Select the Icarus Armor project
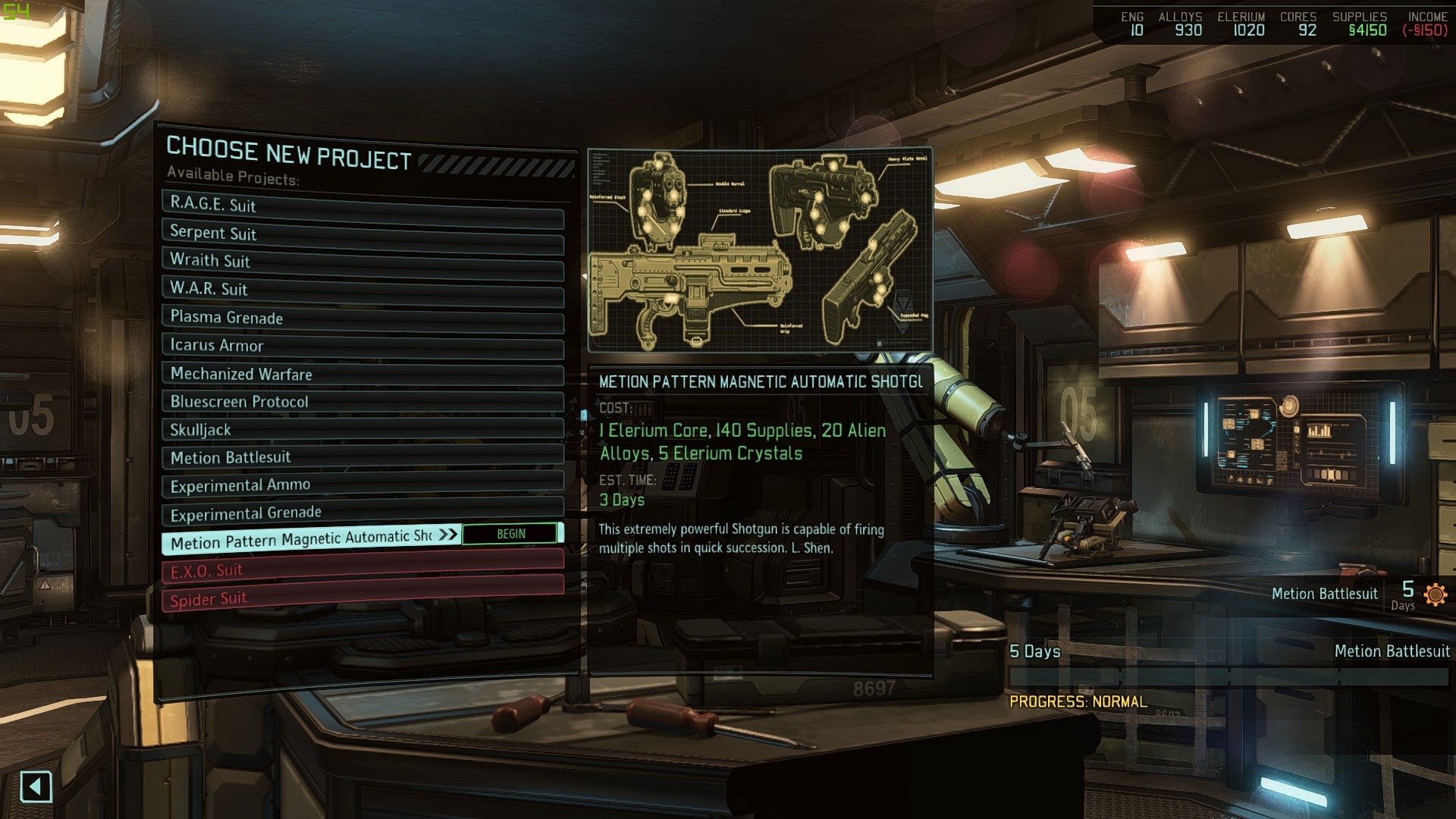The width and height of the screenshot is (1456, 819). coord(362,346)
